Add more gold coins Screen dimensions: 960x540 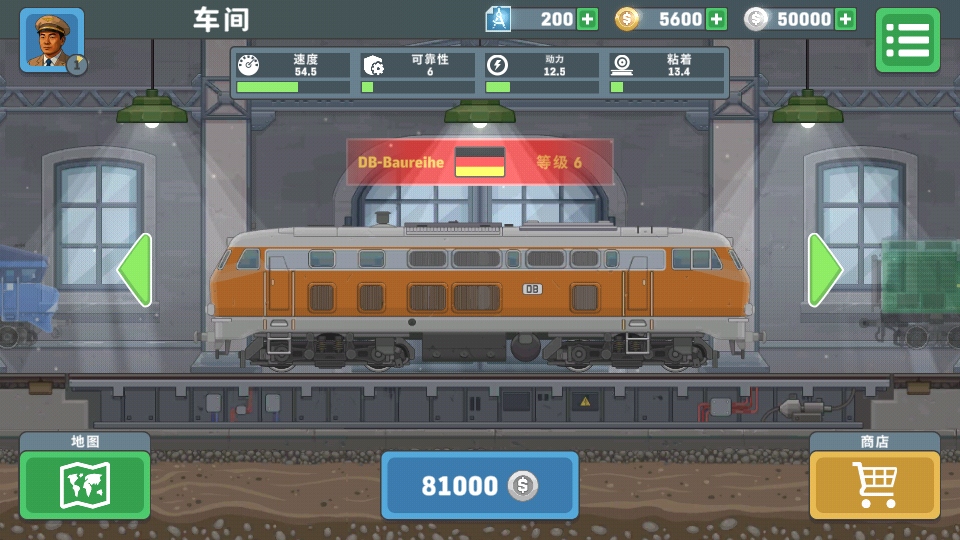pyautogui.click(x=716, y=19)
